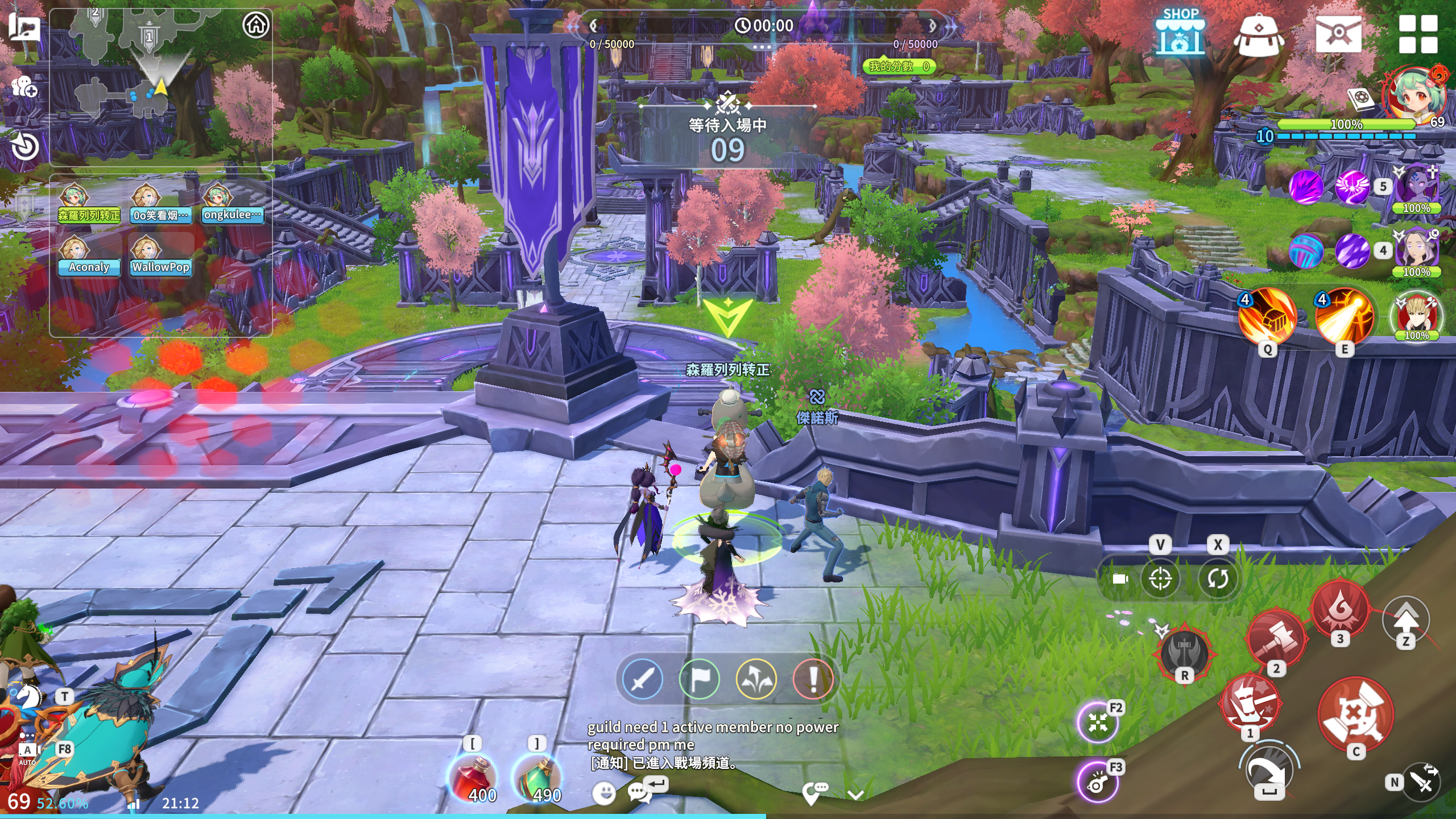Open the four-square main menu
The image size is (1456, 819).
pyautogui.click(x=1418, y=34)
